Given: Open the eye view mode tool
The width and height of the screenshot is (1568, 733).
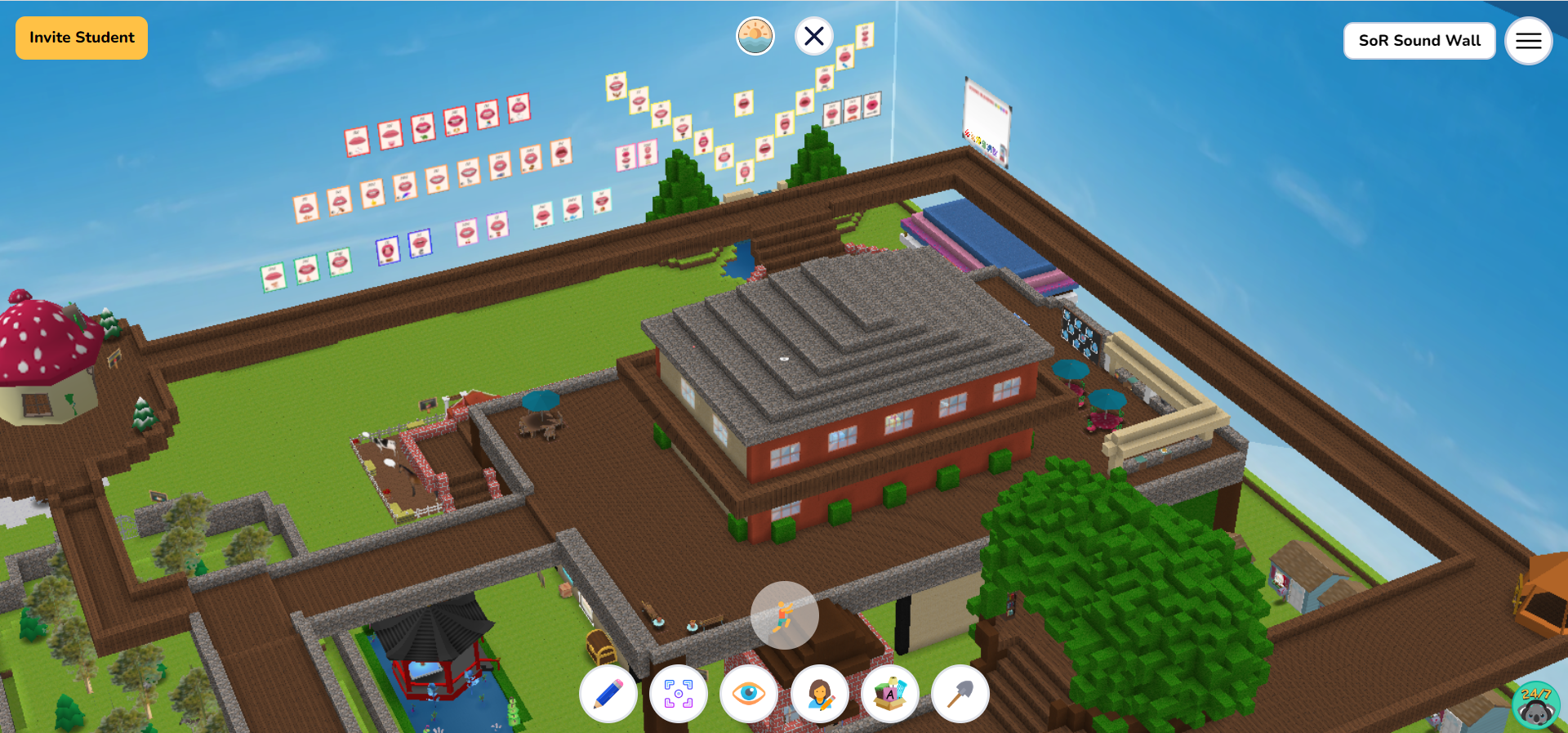Looking at the screenshot, I should tap(749, 694).
